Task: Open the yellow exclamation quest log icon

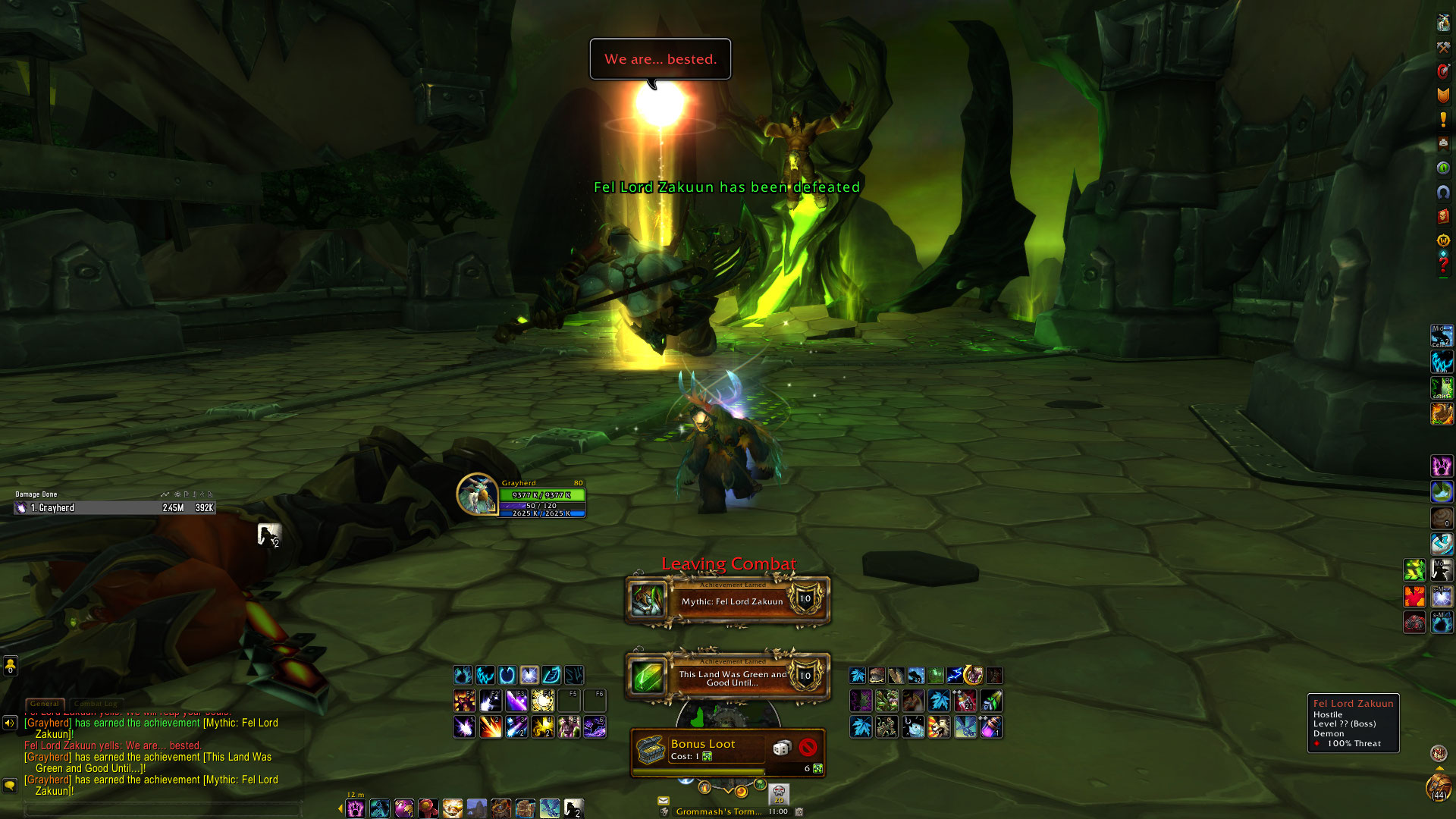Action: pyautogui.click(x=1443, y=120)
